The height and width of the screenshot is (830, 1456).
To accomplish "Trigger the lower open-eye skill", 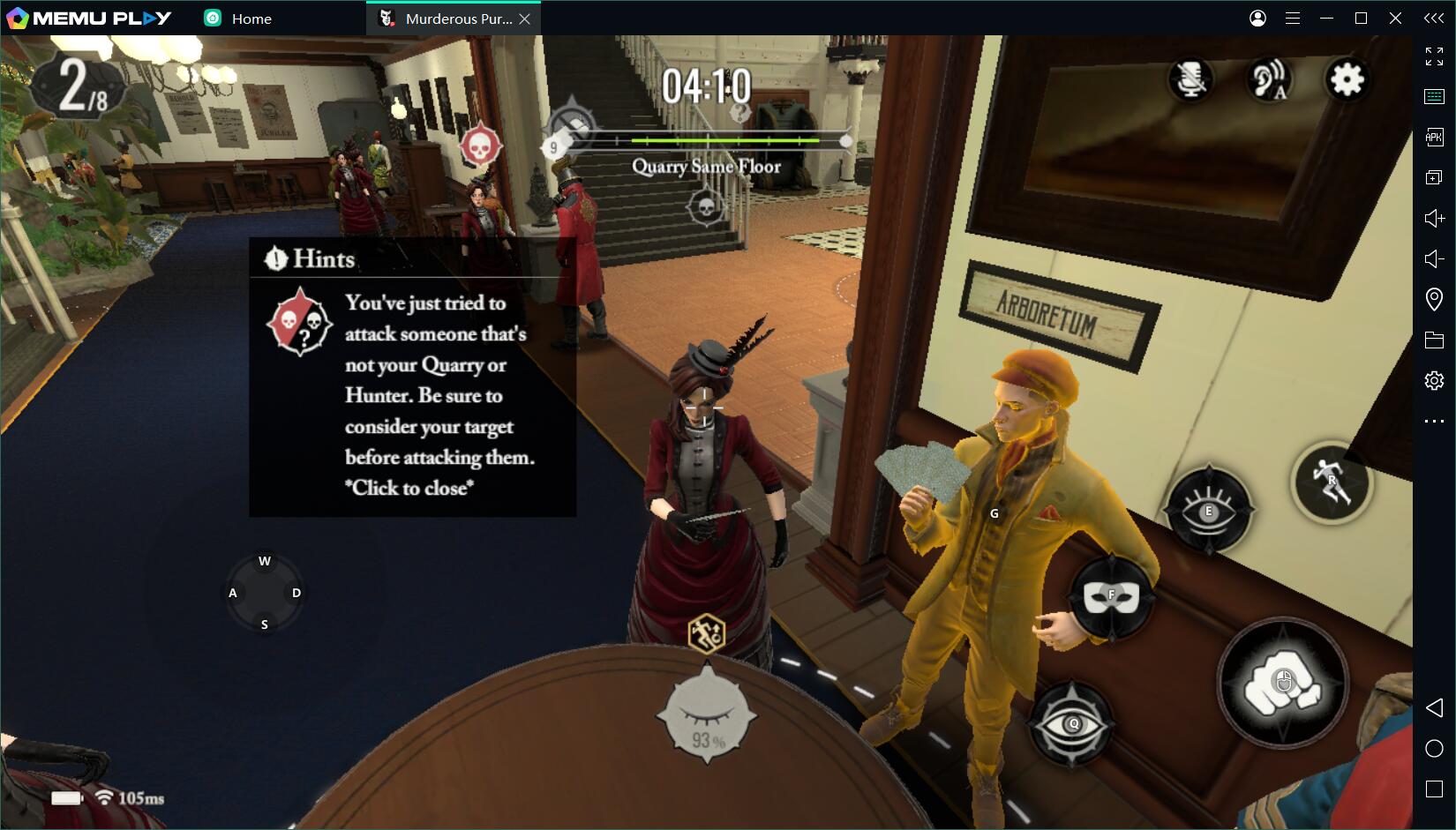I will point(1073,725).
